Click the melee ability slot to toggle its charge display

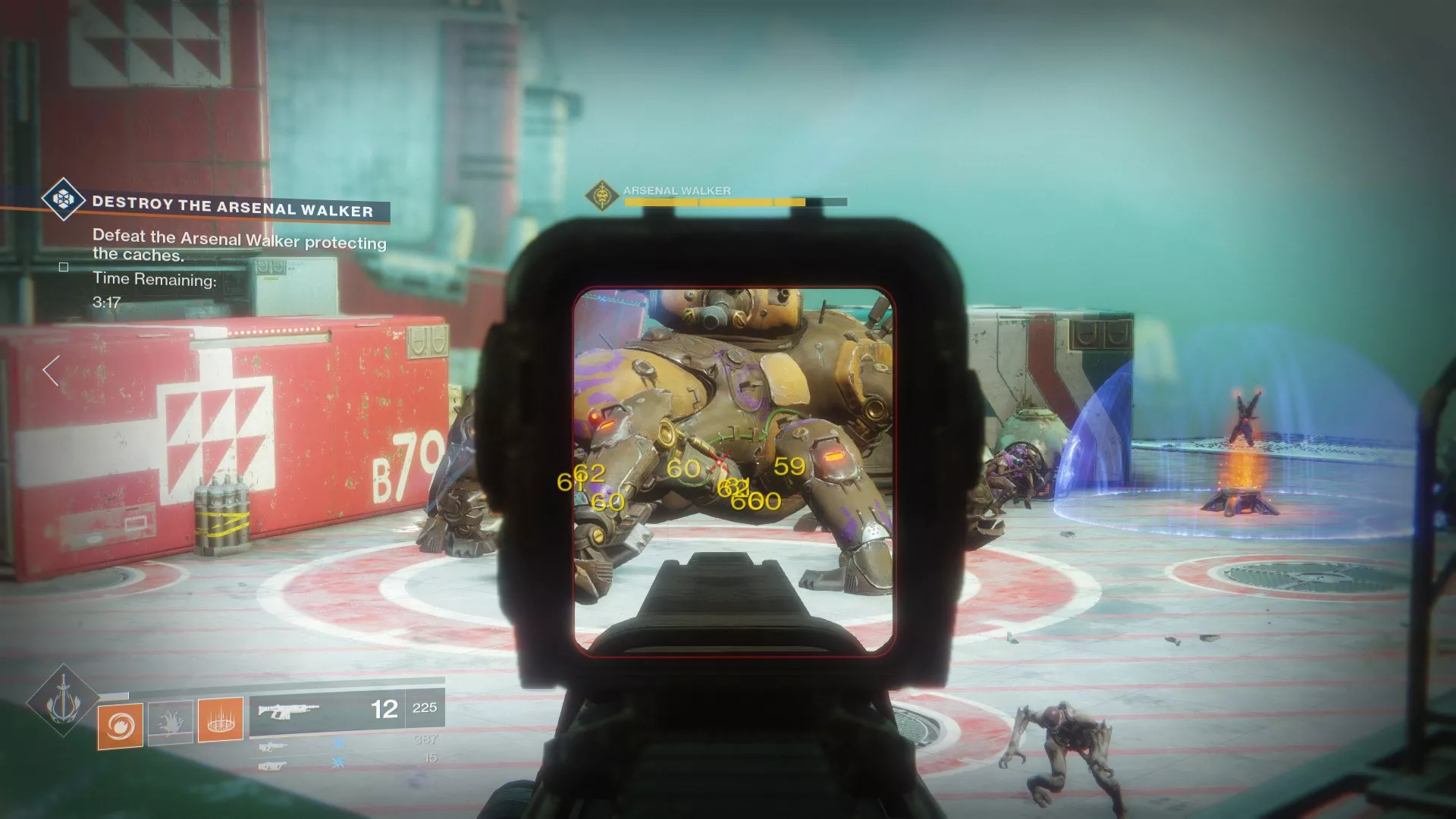tap(171, 722)
